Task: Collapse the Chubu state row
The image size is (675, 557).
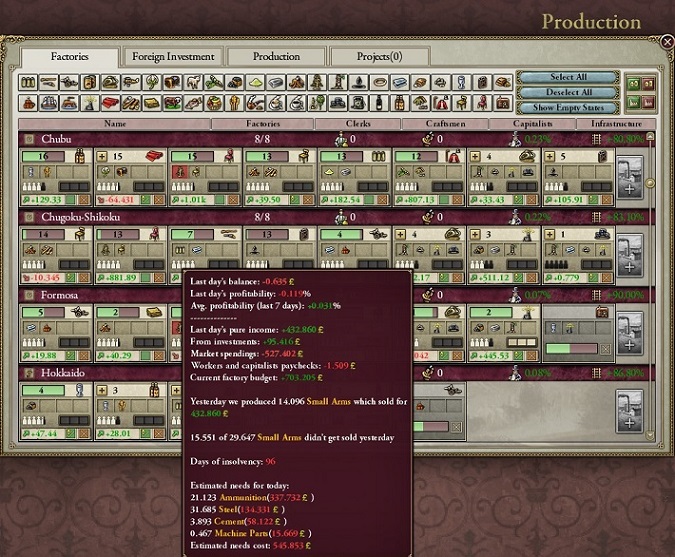Action: coord(29,140)
